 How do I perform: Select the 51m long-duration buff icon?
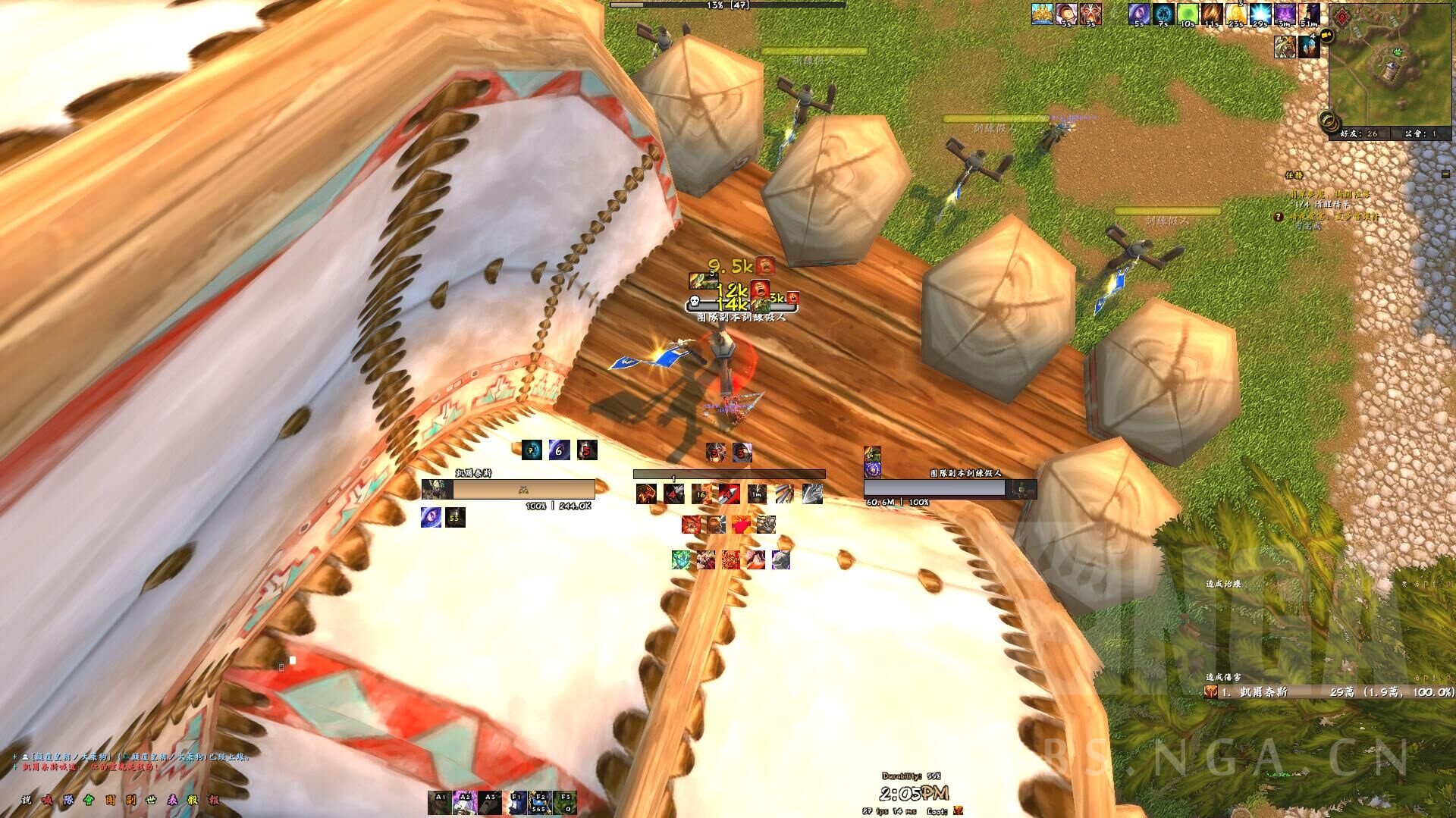(1310, 14)
